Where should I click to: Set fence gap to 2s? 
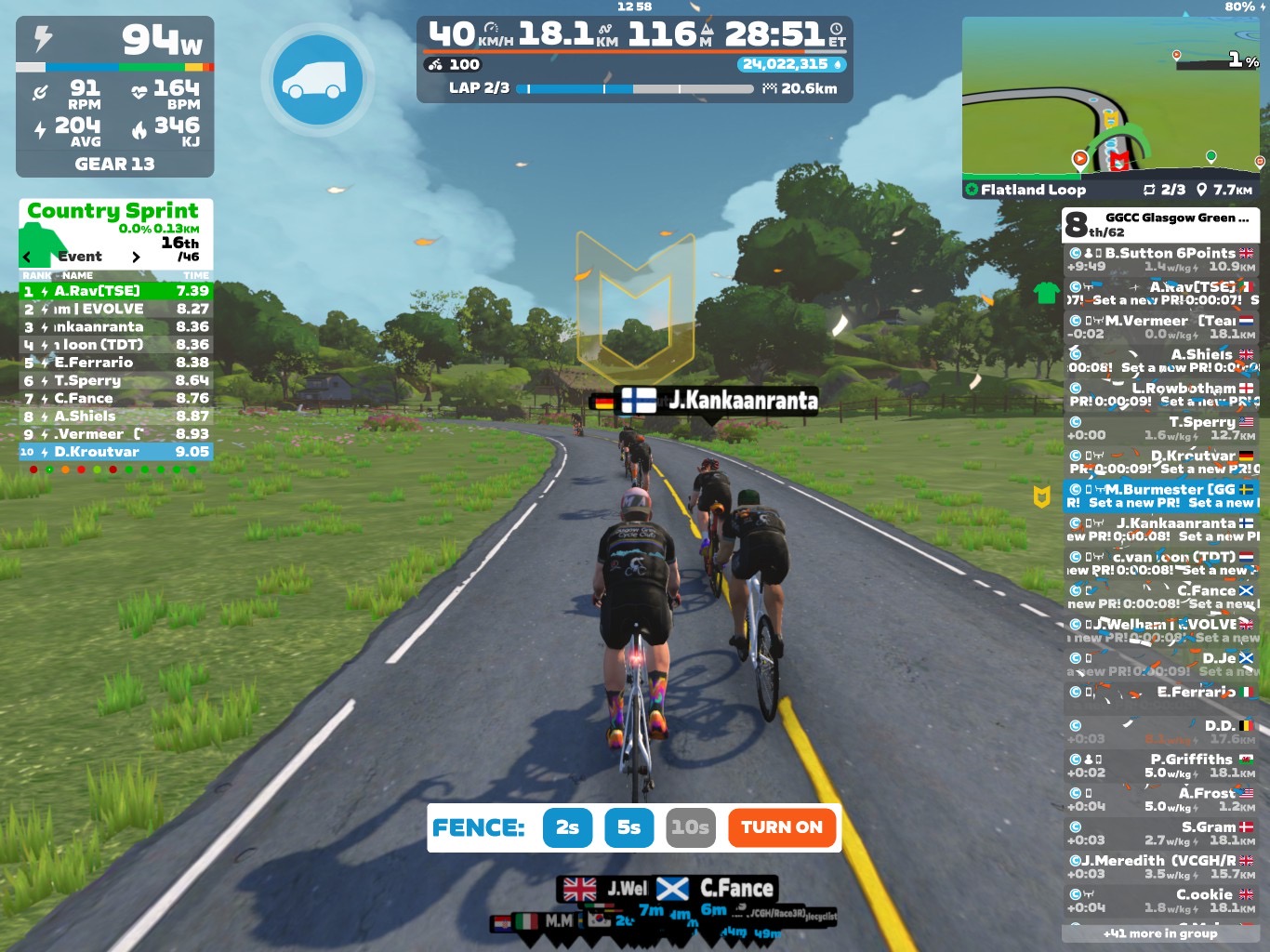click(567, 827)
